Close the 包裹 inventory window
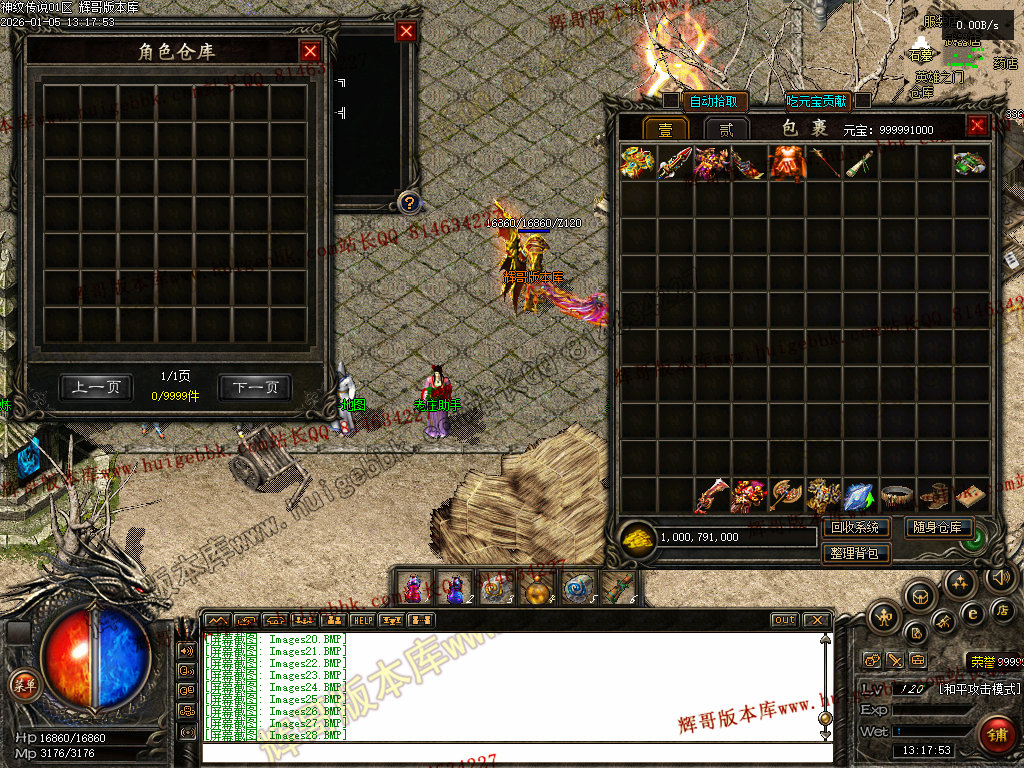The image size is (1024, 768). point(977,126)
